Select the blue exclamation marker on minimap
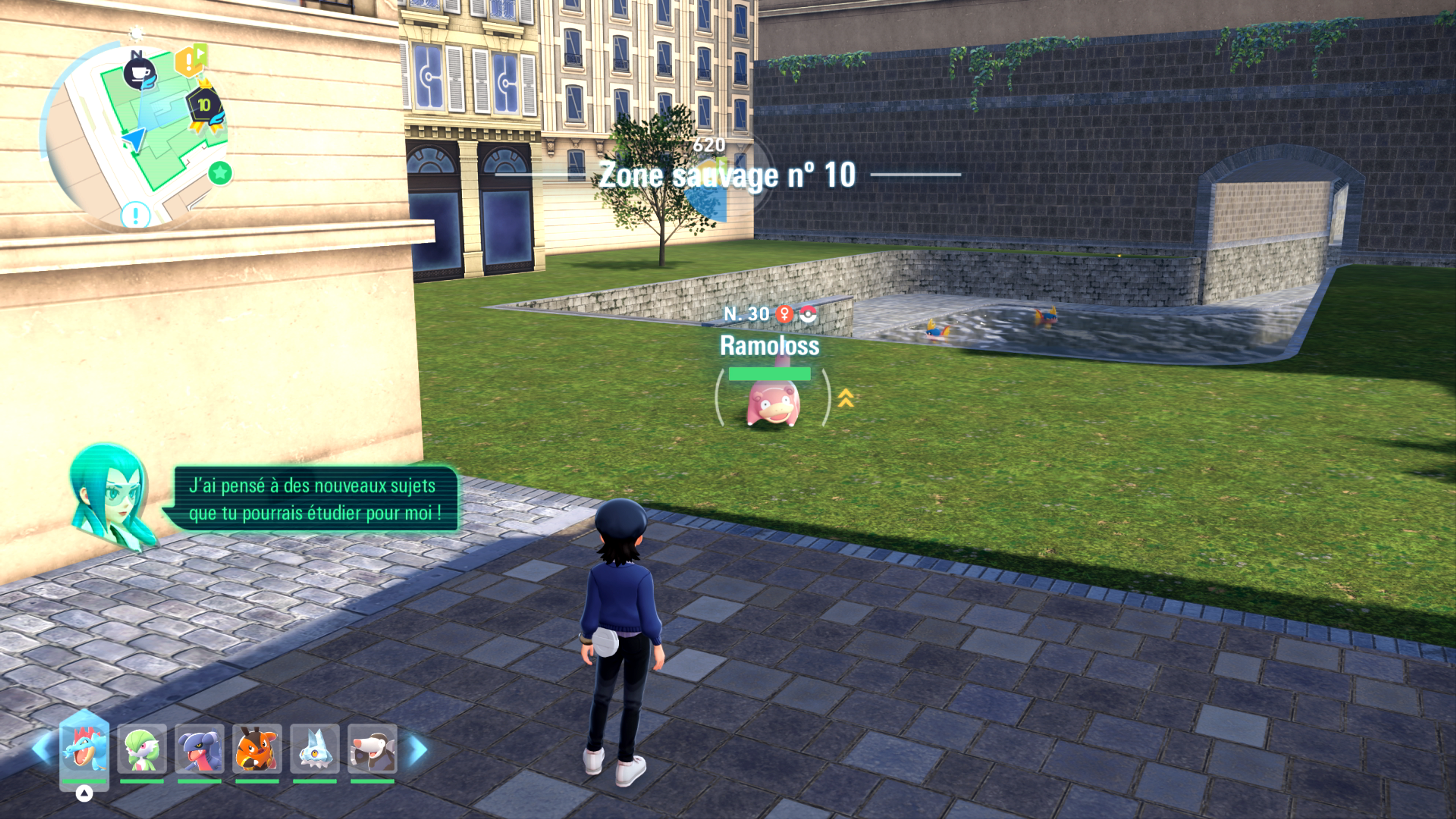This screenshot has width=1456, height=819. pyautogui.click(x=136, y=215)
